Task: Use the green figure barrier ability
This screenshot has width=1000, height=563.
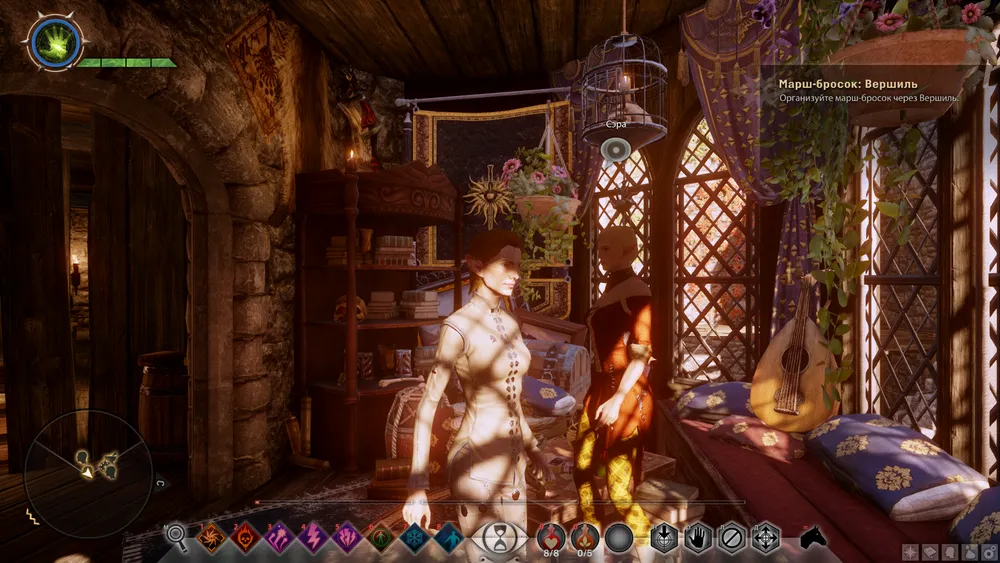Action: (x=381, y=538)
